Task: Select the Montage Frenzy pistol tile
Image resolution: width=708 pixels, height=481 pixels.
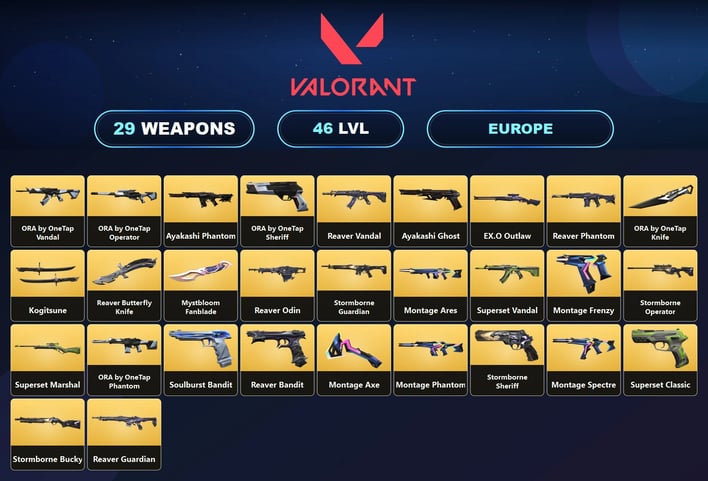Action: pyautogui.click(x=583, y=284)
